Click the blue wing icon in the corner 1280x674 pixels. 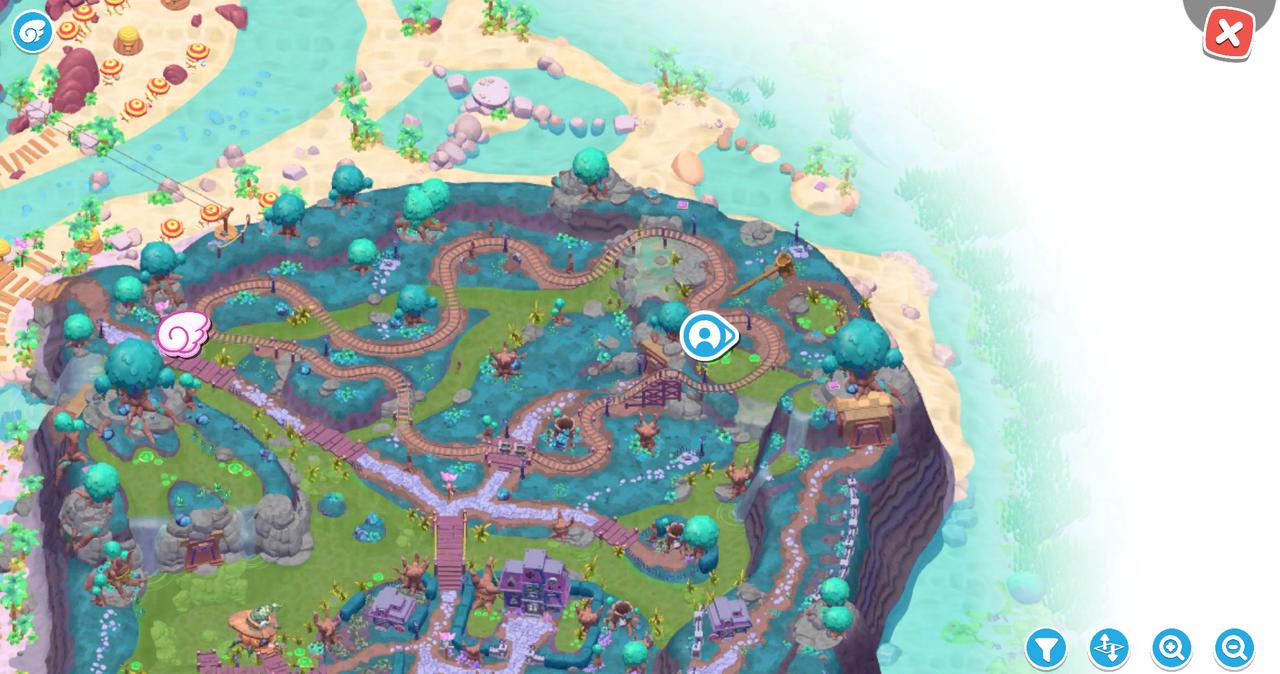[x=32, y=32]
